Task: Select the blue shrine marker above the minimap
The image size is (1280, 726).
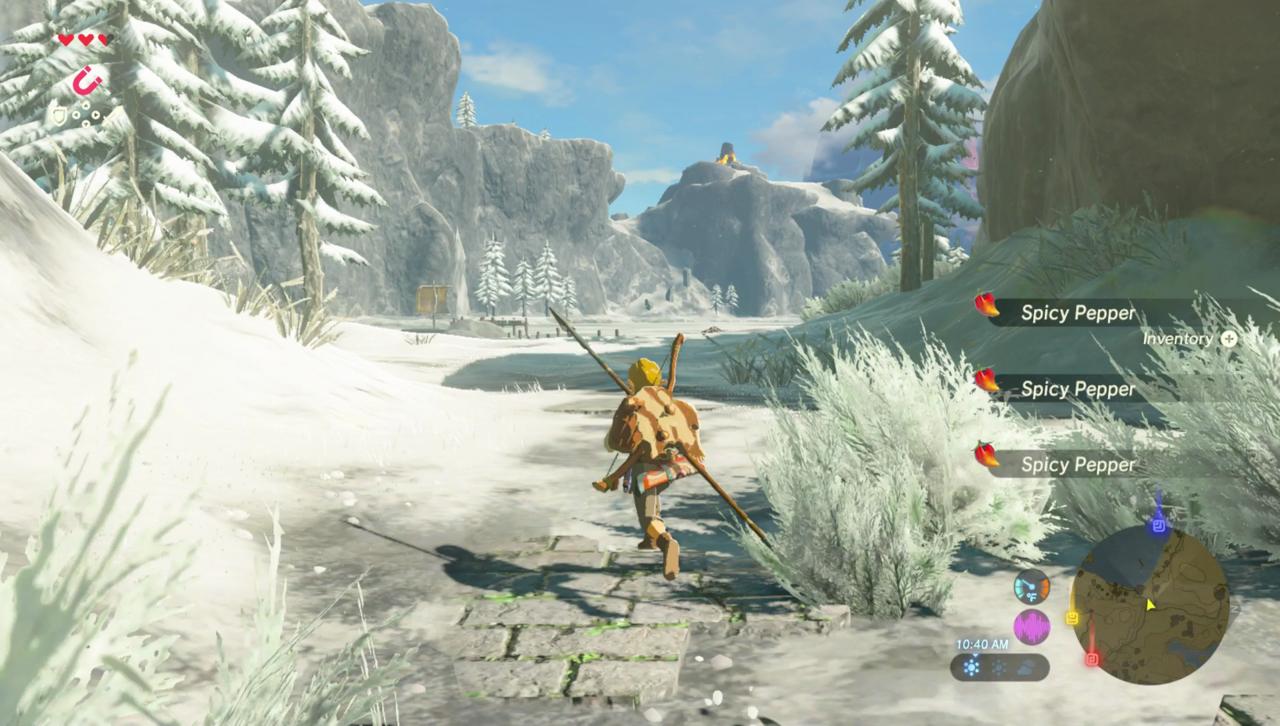Action: click(1158, 524)
